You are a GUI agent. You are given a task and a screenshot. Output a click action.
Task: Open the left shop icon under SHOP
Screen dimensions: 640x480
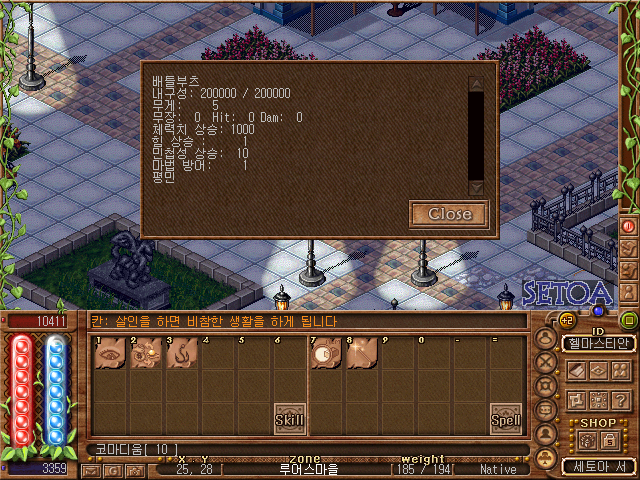click(x=587, y=441)
